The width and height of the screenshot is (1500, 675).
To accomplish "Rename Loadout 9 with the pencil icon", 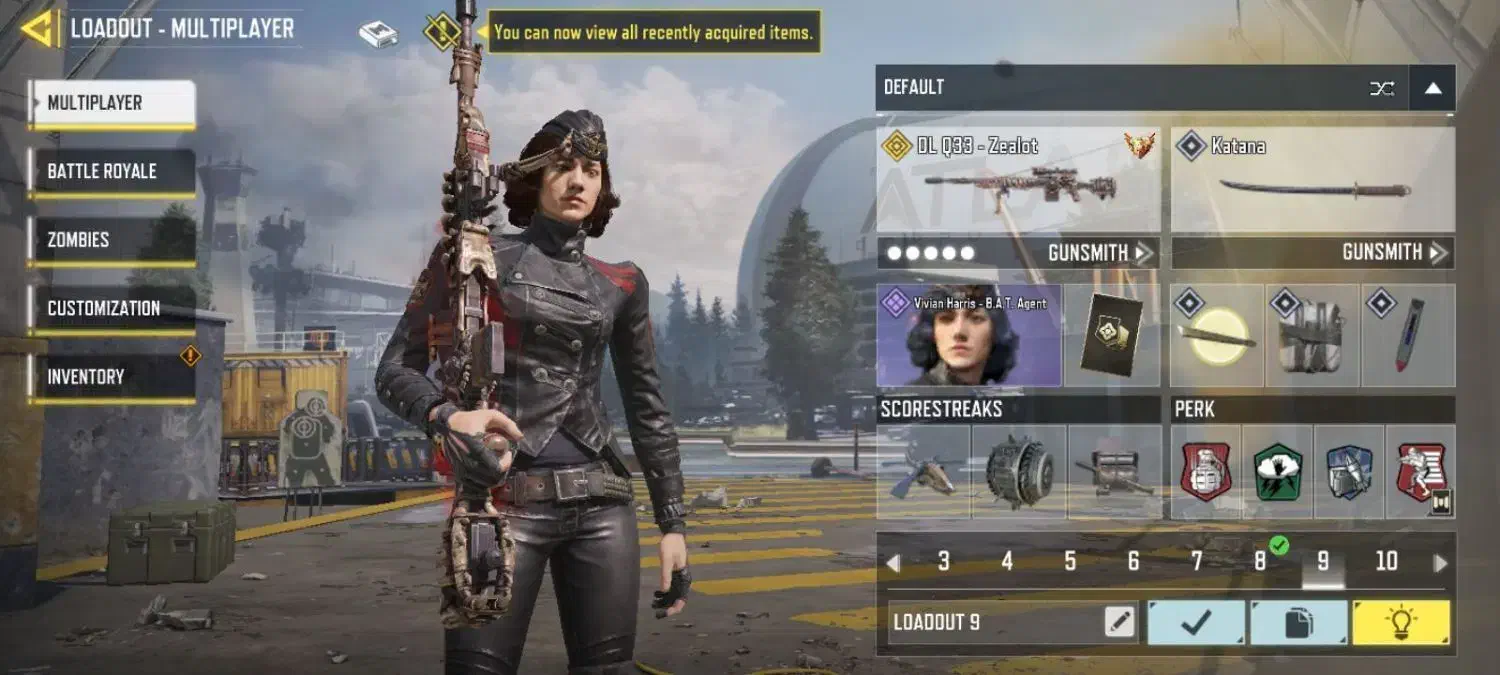I will click(1120, 622).
